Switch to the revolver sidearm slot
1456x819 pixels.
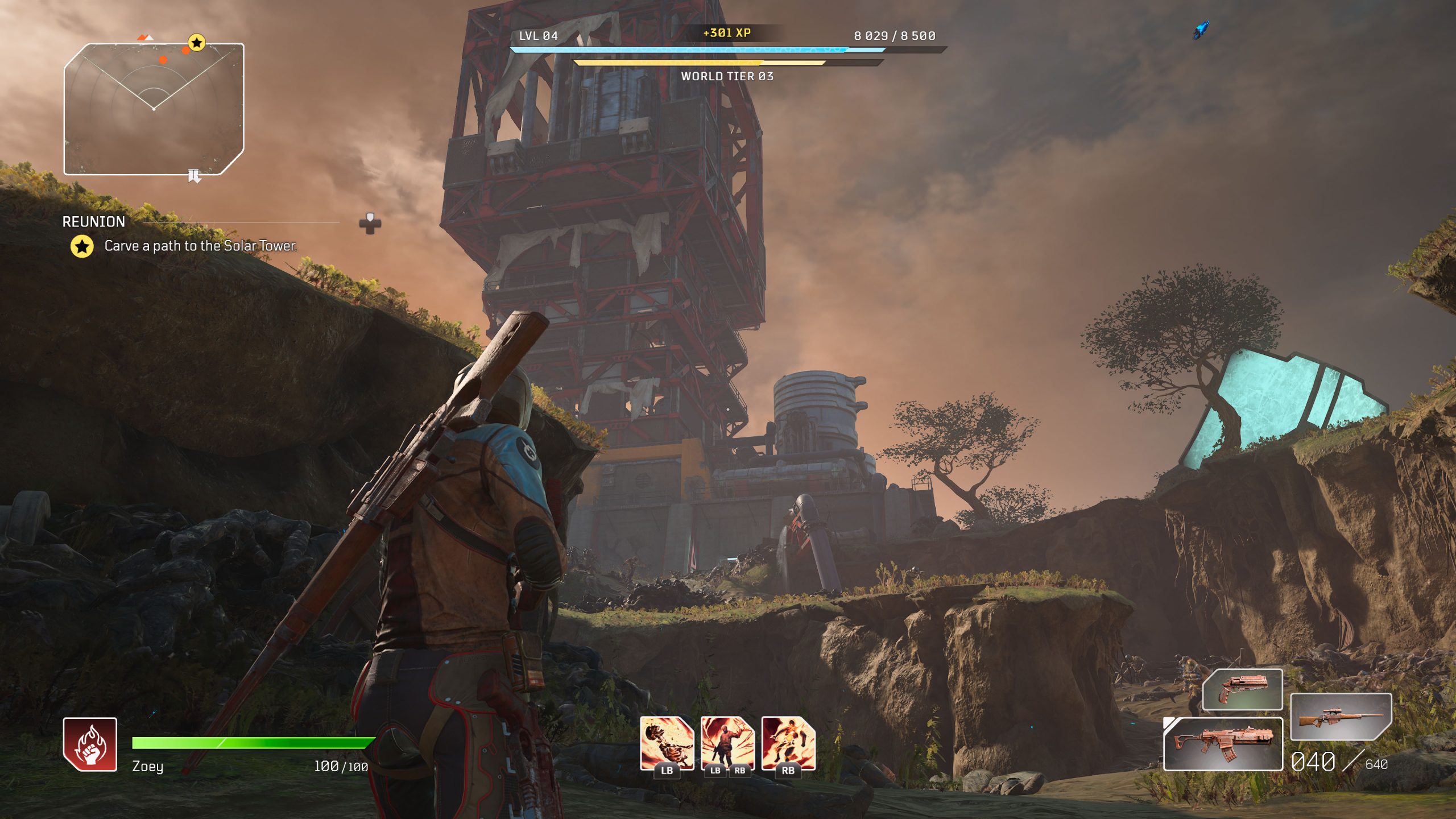[1243, 689]
